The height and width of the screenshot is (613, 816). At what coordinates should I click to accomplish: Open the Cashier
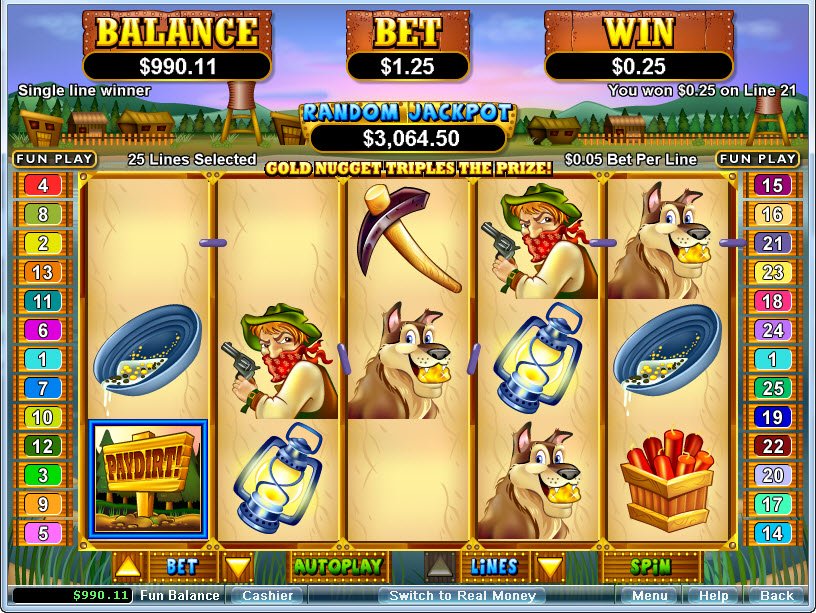coord(267,596)
